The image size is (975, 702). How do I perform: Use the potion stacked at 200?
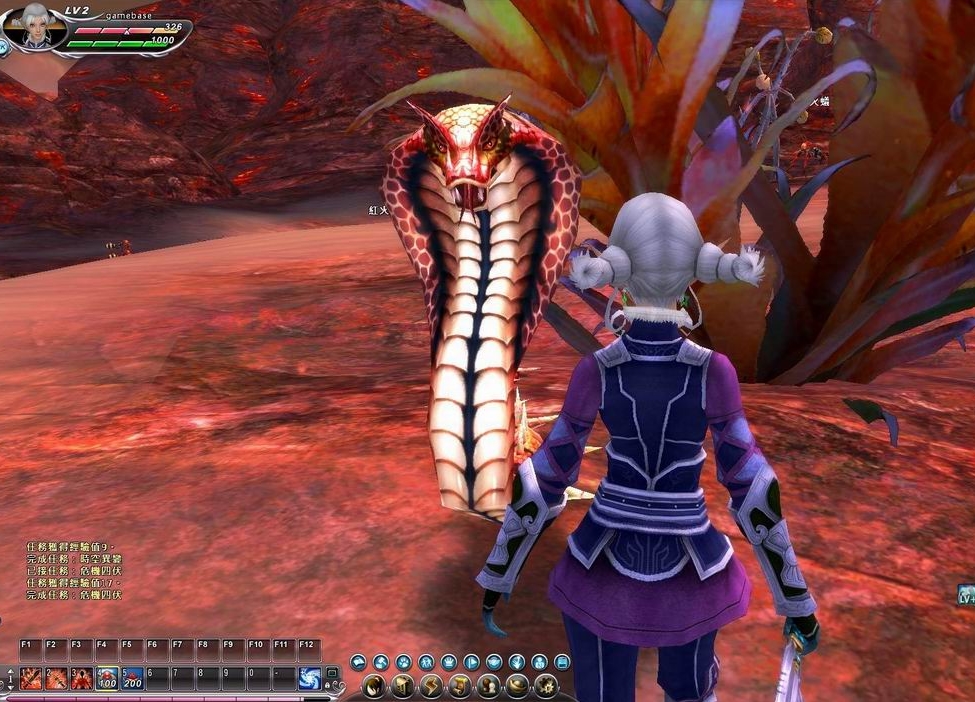point(132,678)
